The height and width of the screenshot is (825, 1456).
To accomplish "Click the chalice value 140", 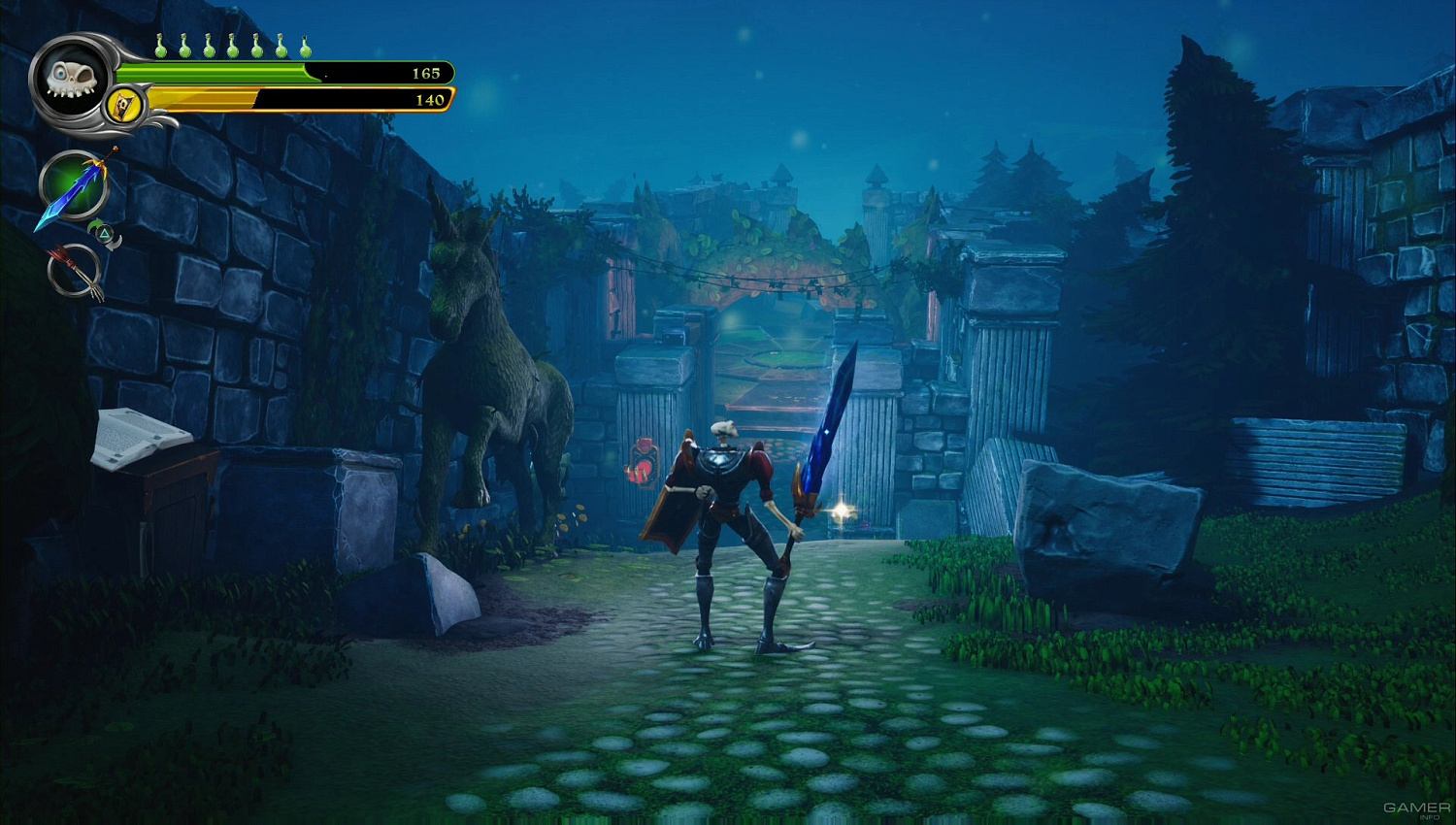I will pos(429,100).
